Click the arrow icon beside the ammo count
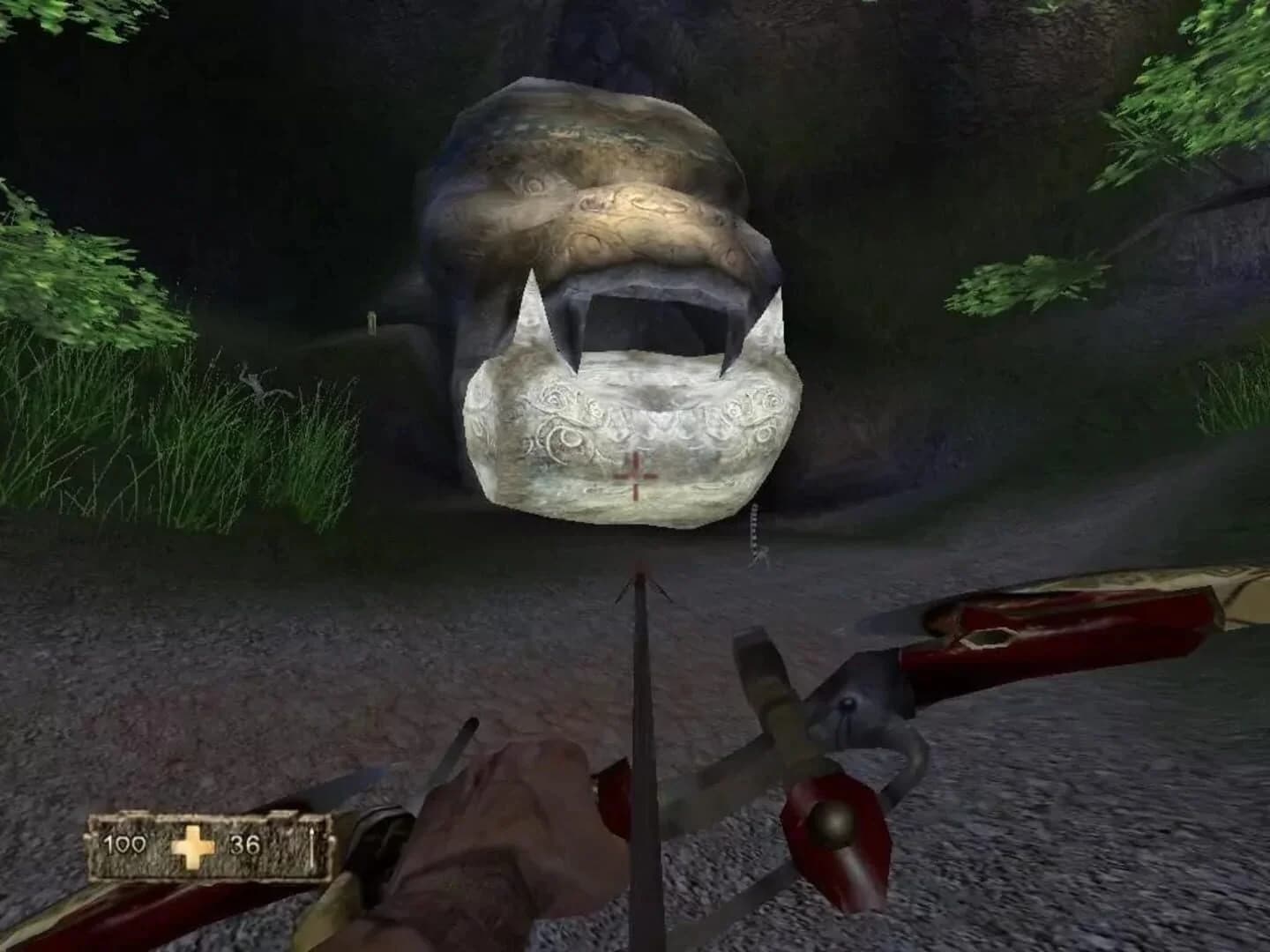This screenshot has width=1270, height=952. [x=314, y=848]
